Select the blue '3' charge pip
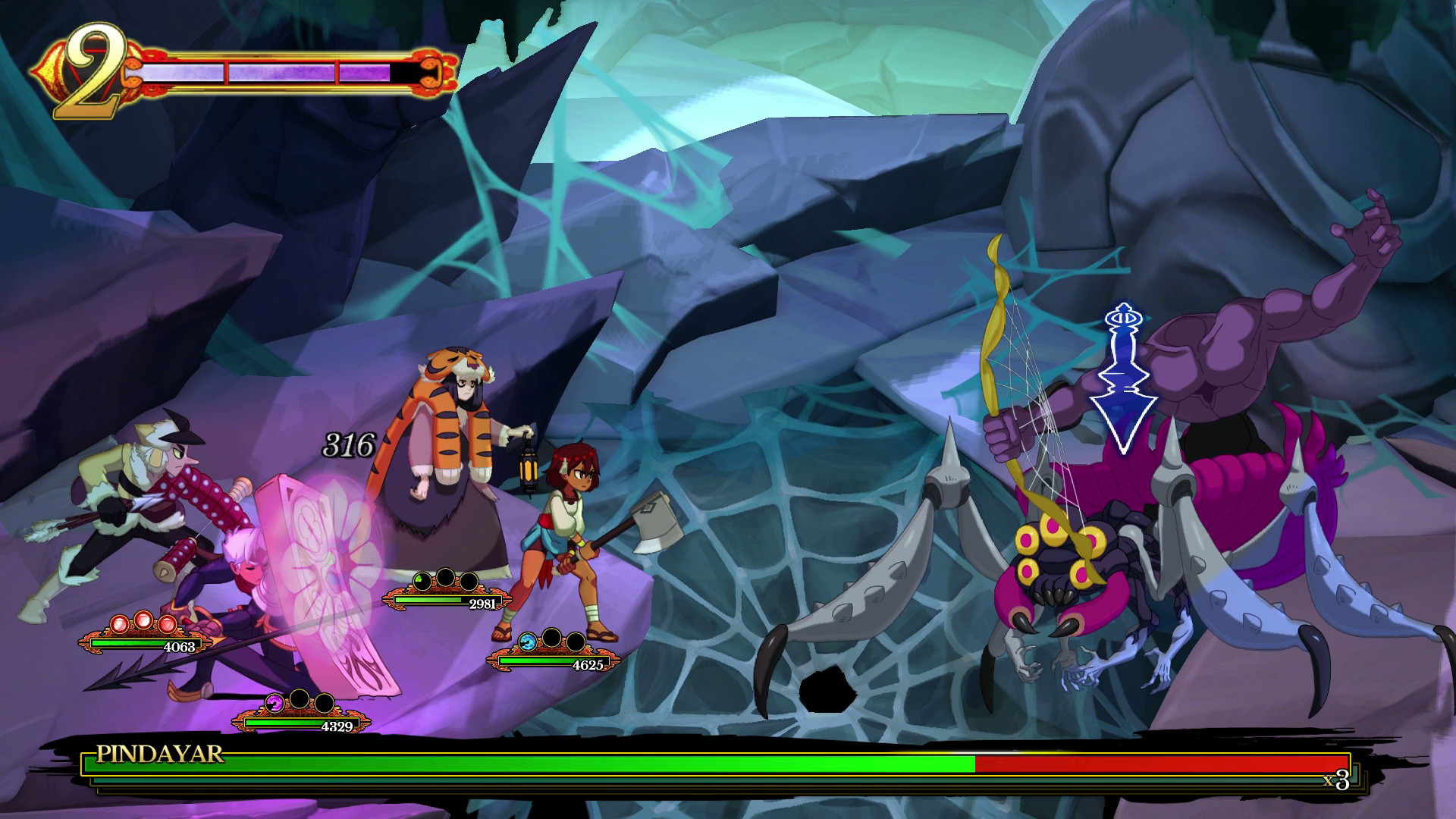The width and height of the screenshot is (1456, 819). [527, 642]
